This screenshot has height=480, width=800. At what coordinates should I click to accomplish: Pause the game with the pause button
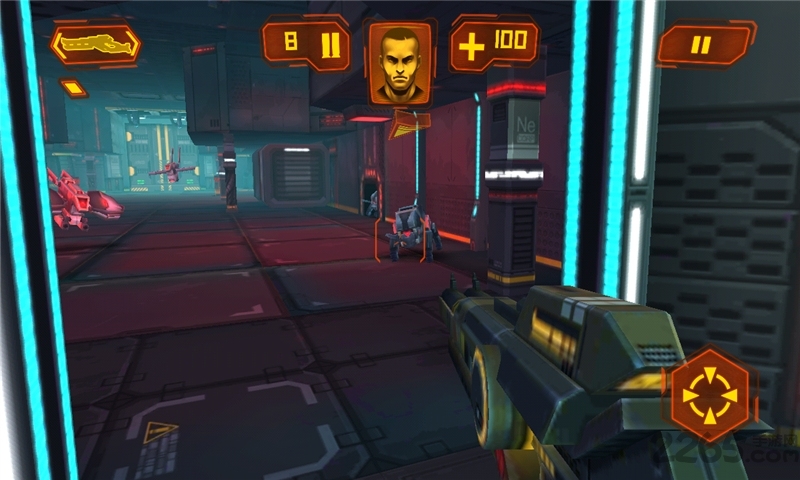tap(703, 44)
